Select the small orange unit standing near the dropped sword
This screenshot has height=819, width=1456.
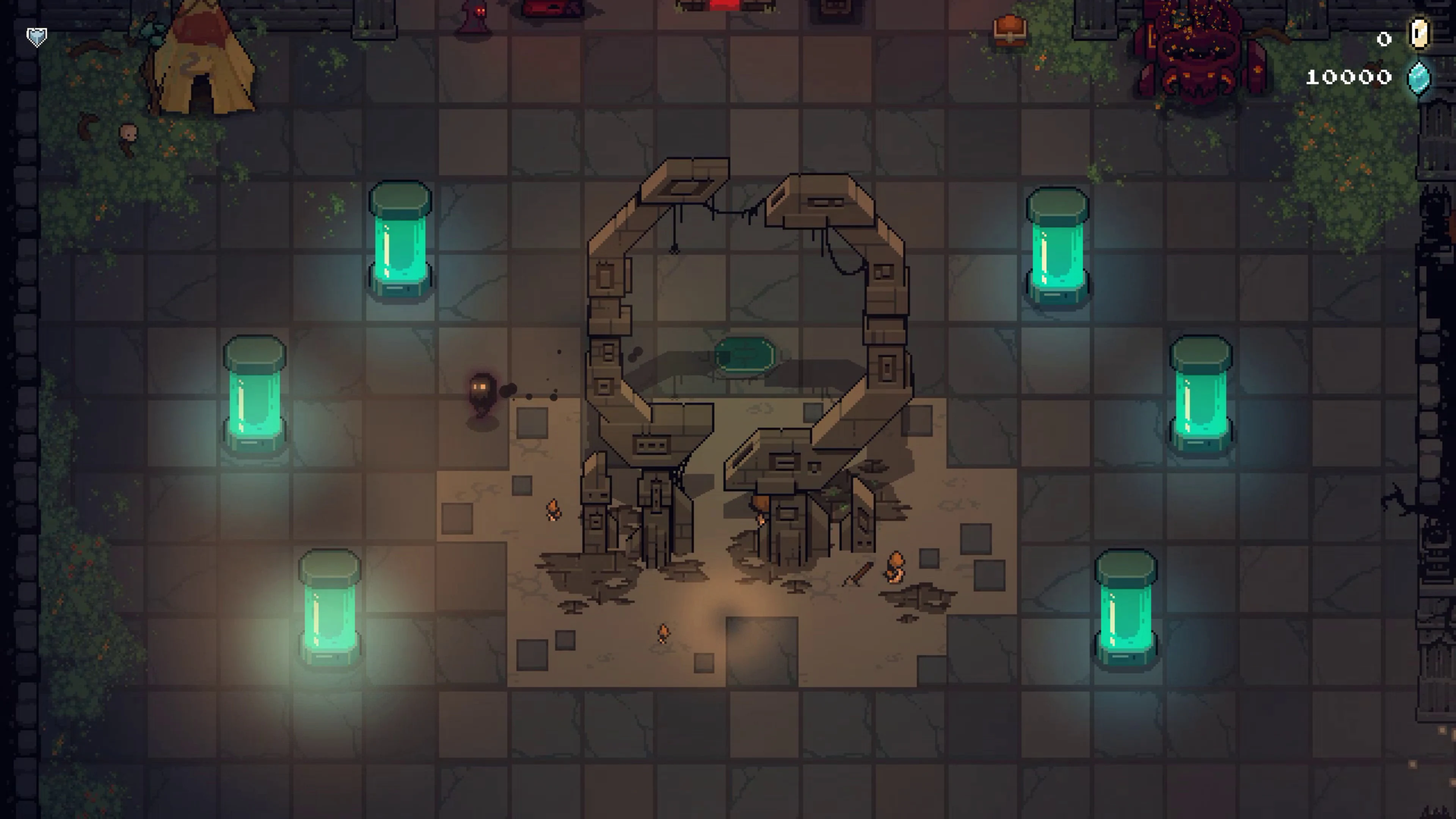[x=896, y=568]
